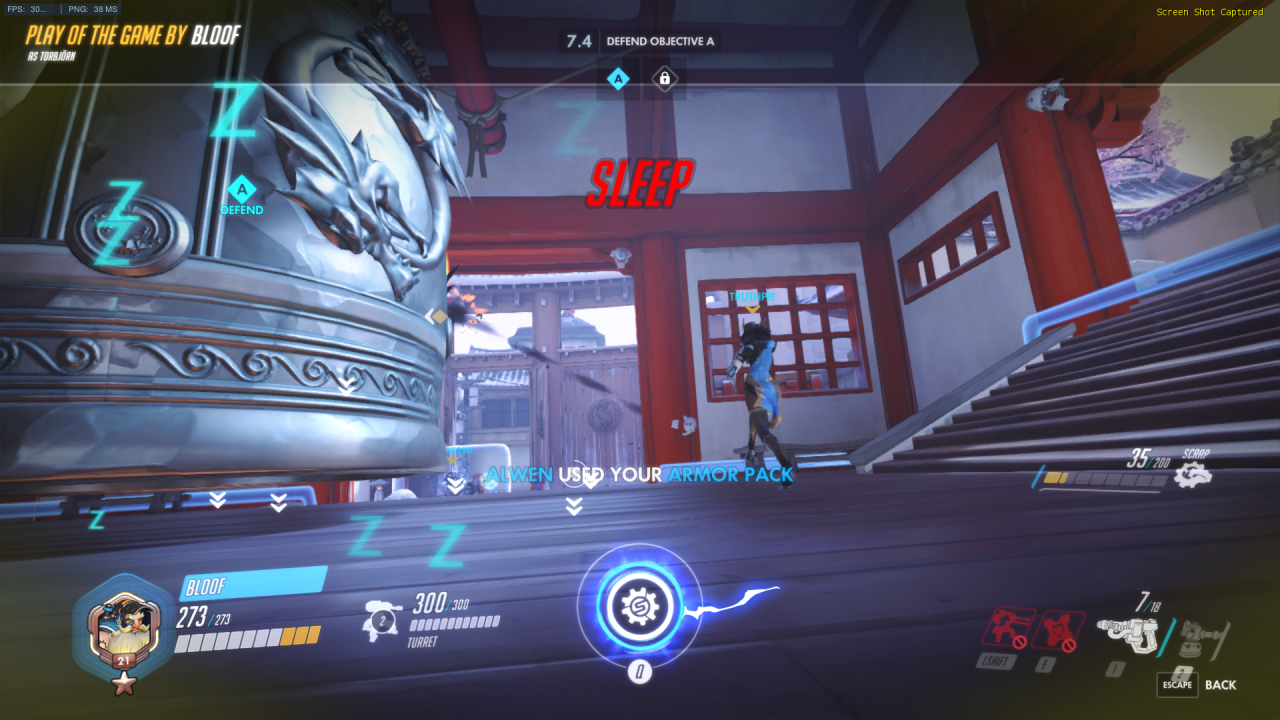The width and height of the screenshot is (1280, 720).
Task: Select the turret status icon
Action: [382, 618]
